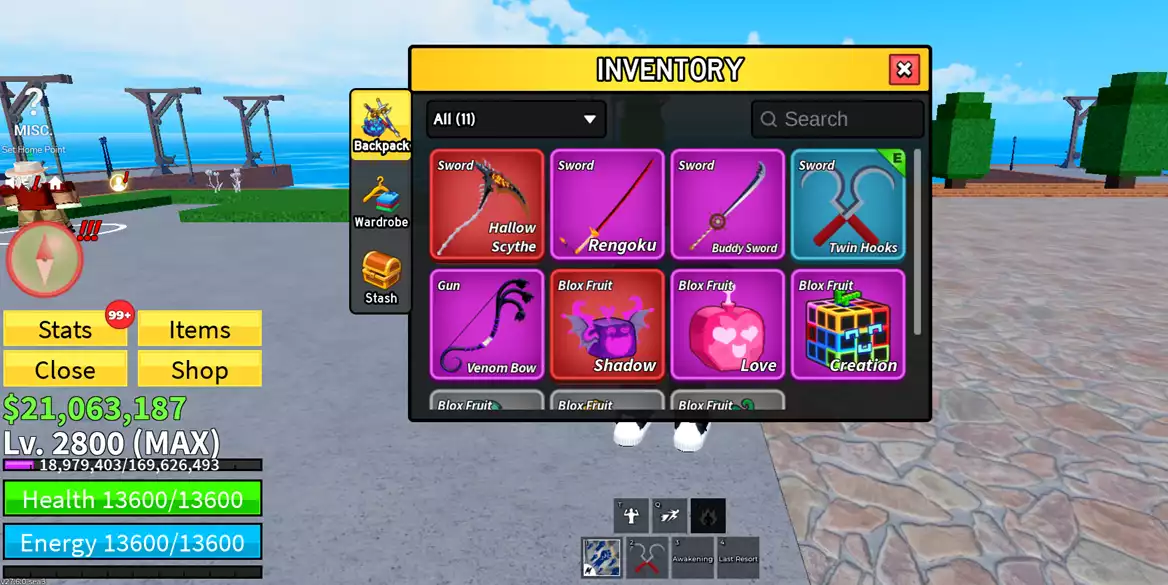Click the inventory Search field
The height and width of the screenshot is (585, 1168).
tap(838, 119)
